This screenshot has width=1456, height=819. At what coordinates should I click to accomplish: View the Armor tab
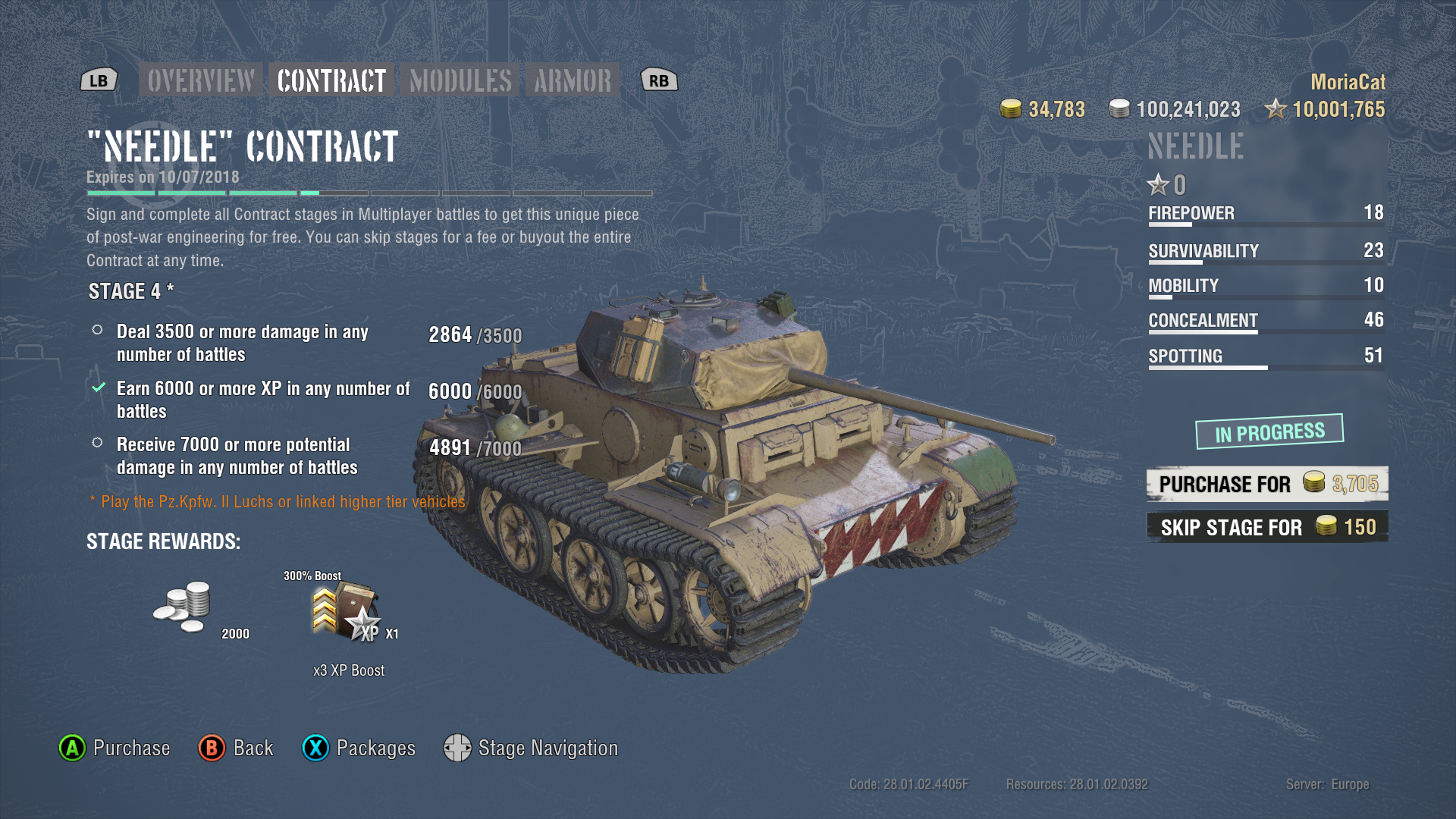573,80
